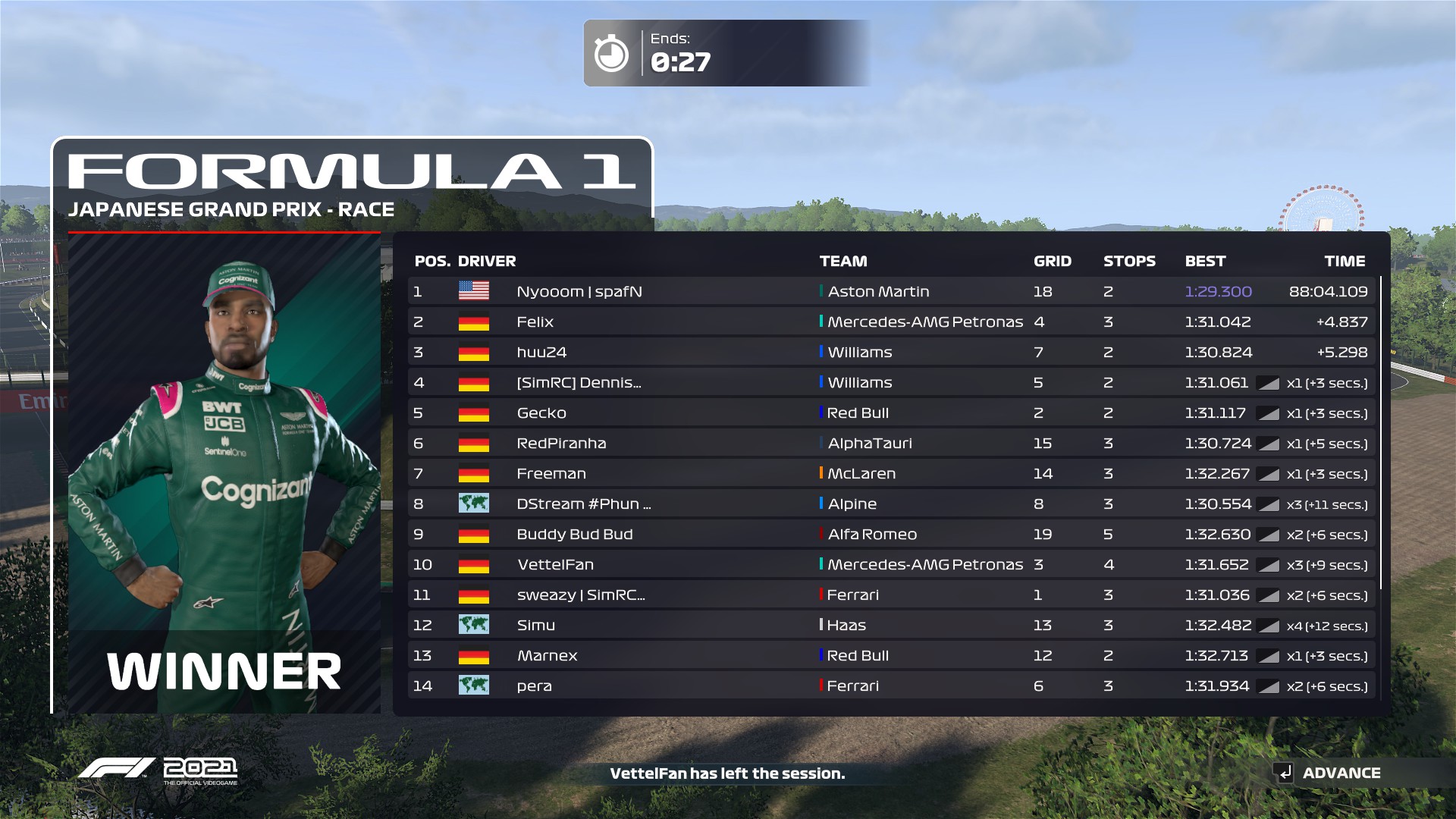Pick RedPiranha's AlphaTauri row

[x=891, y=443]
